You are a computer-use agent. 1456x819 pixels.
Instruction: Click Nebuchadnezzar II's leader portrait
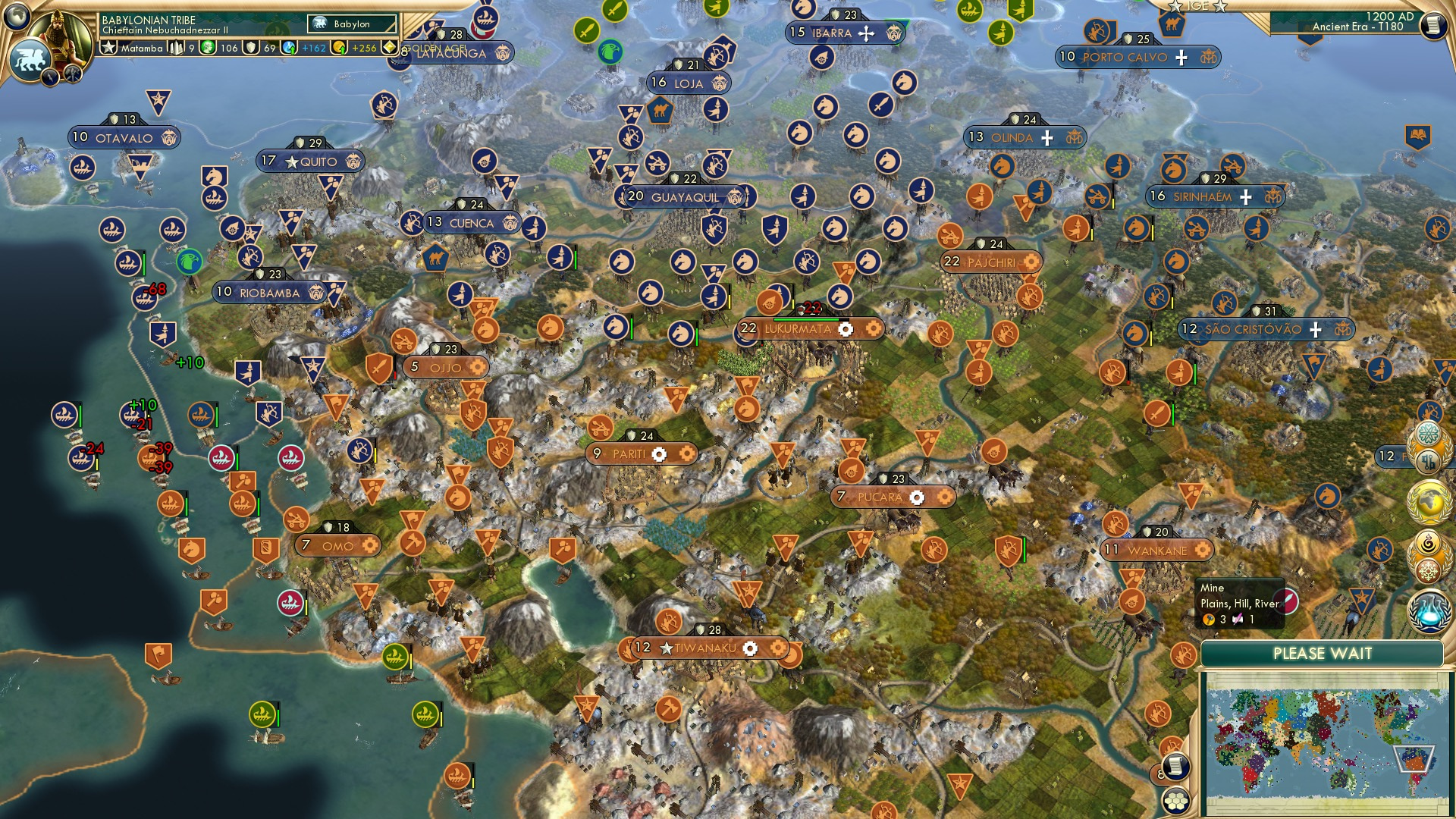point(59,38)
